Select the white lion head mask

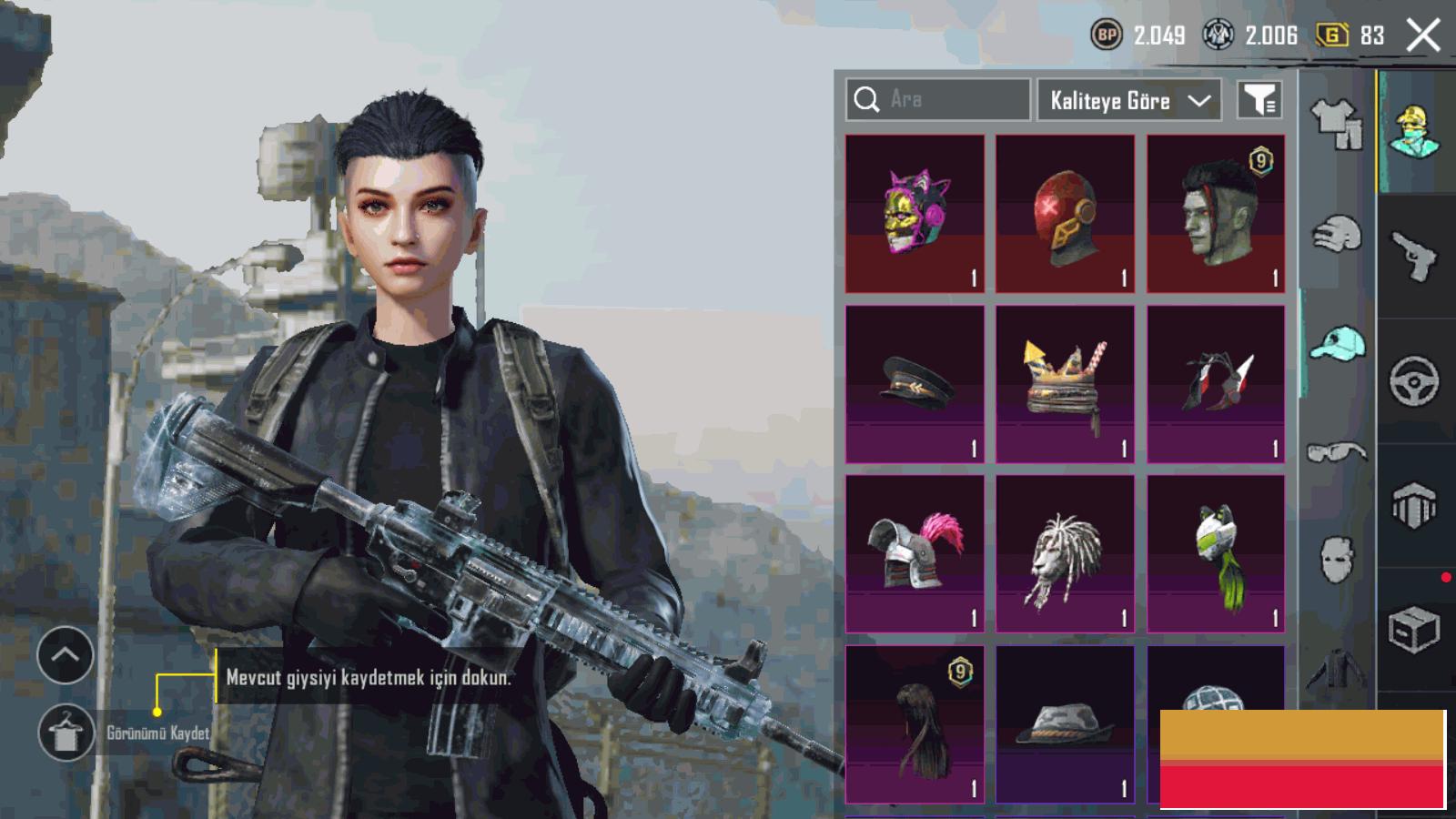[1065, 553]
